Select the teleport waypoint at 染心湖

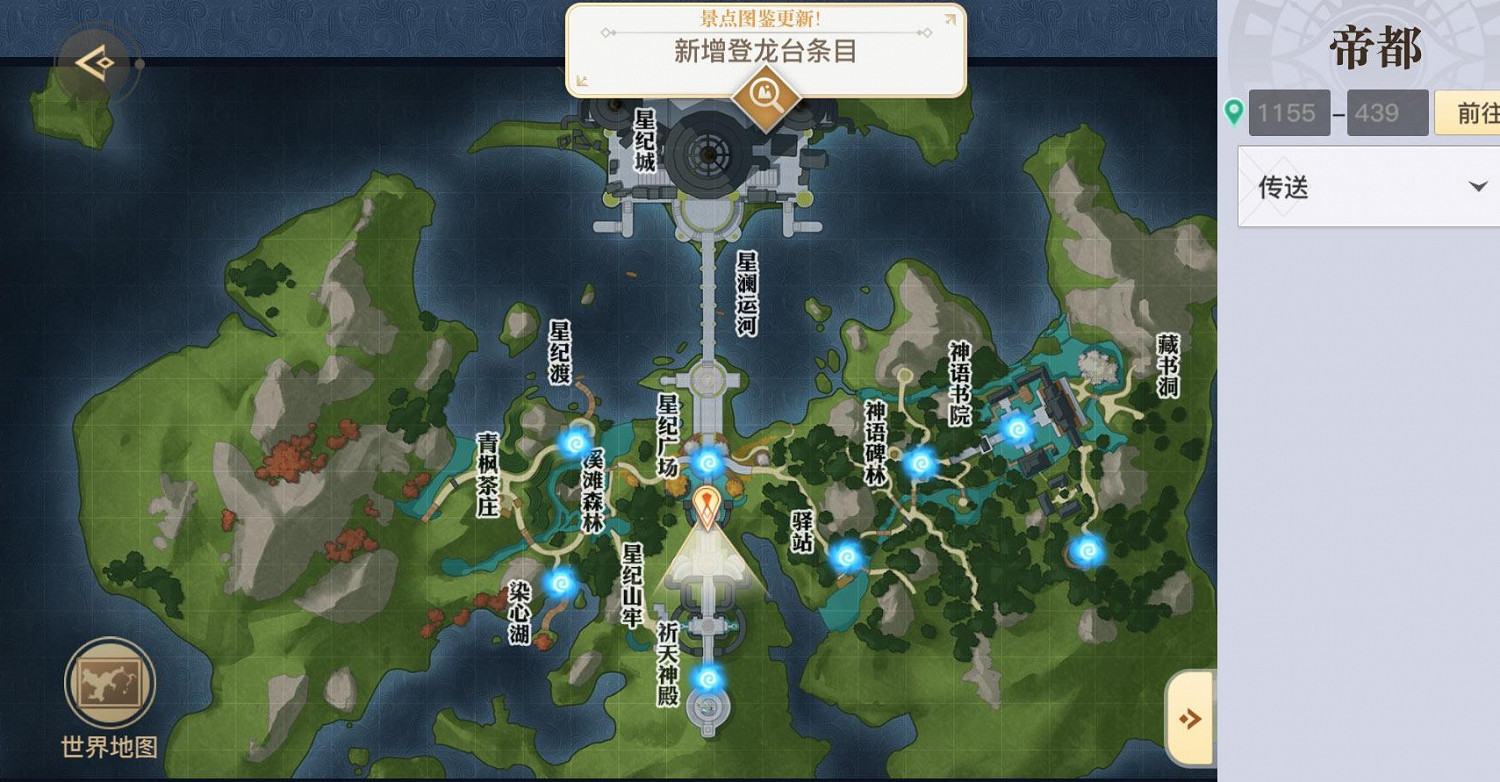tap(560, 583)
